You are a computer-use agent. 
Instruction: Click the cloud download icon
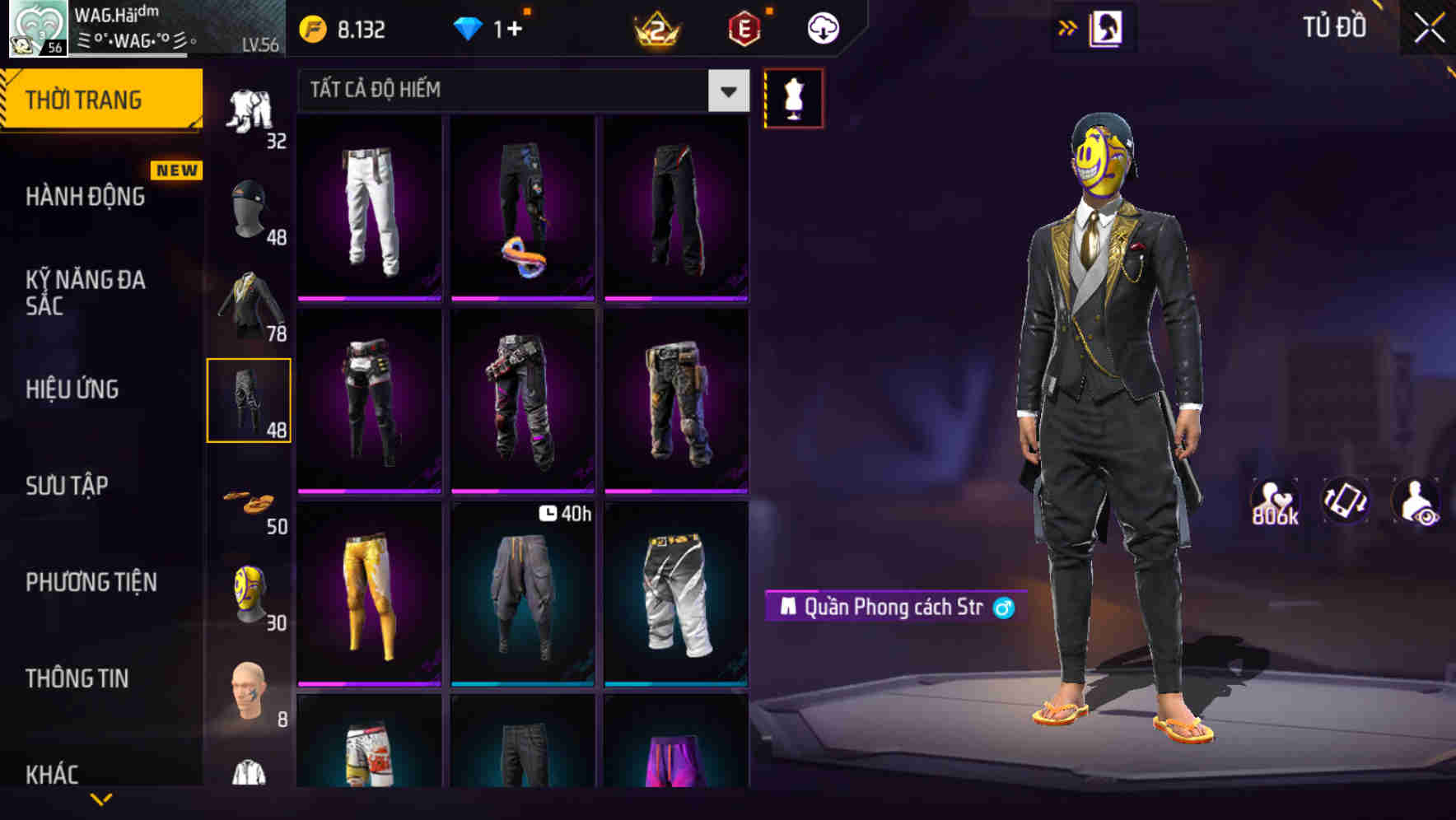click(824, 27)
